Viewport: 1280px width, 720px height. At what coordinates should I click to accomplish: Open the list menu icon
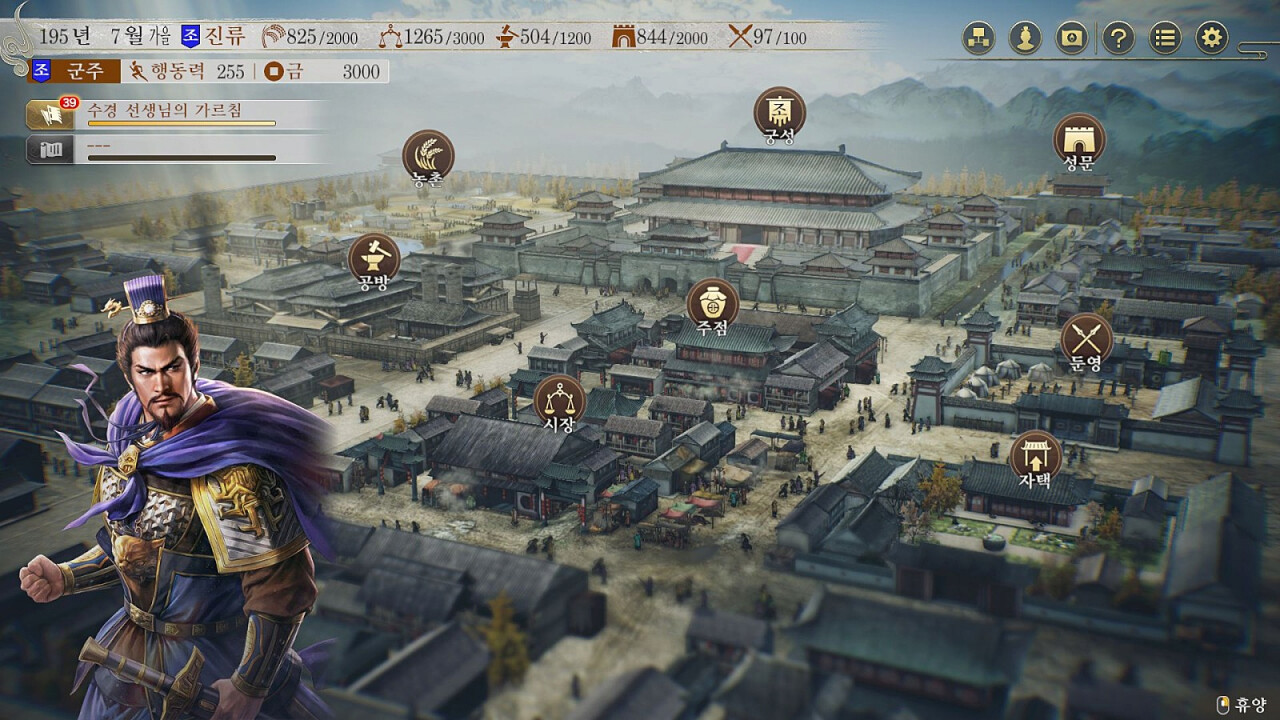click(x=1165, y=39)
